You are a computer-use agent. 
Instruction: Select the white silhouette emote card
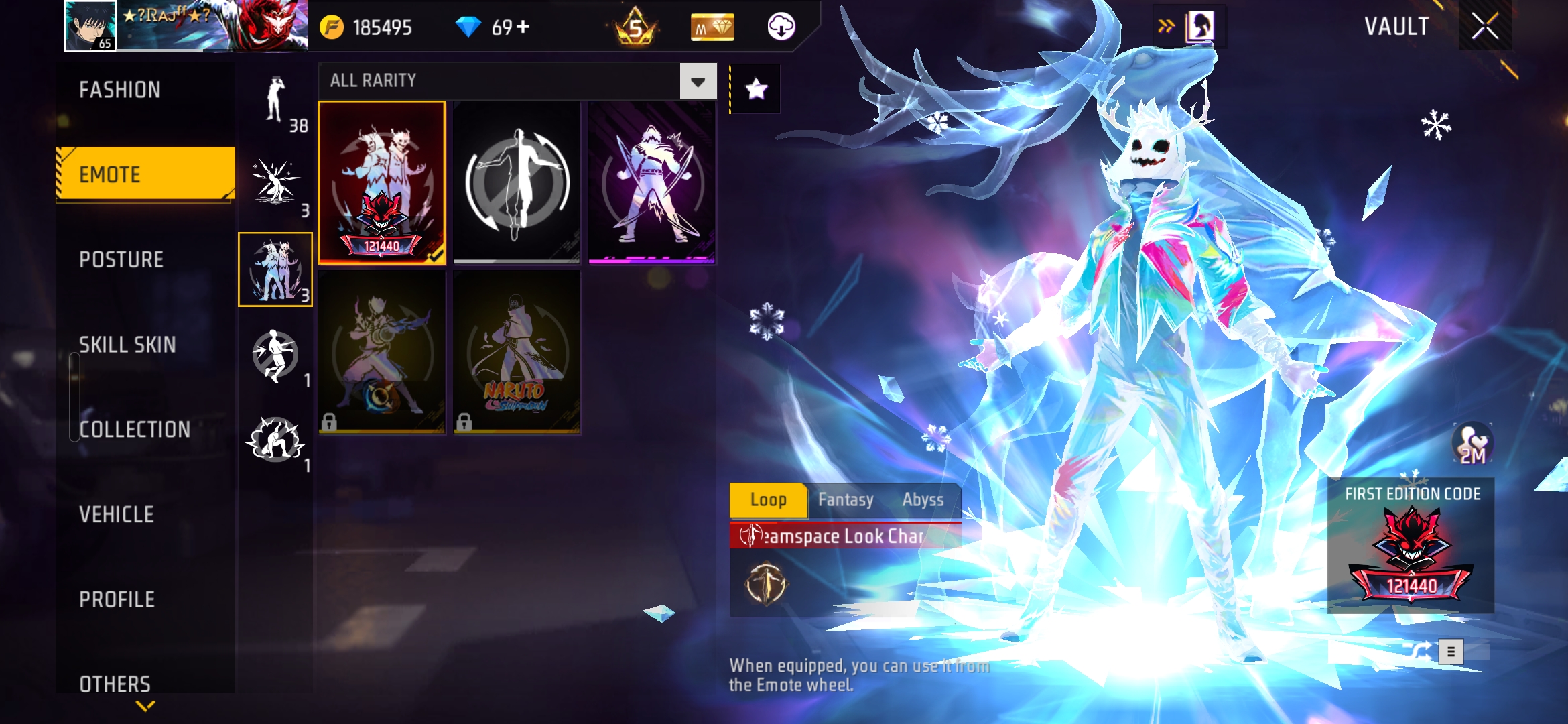tap(517, 182)
